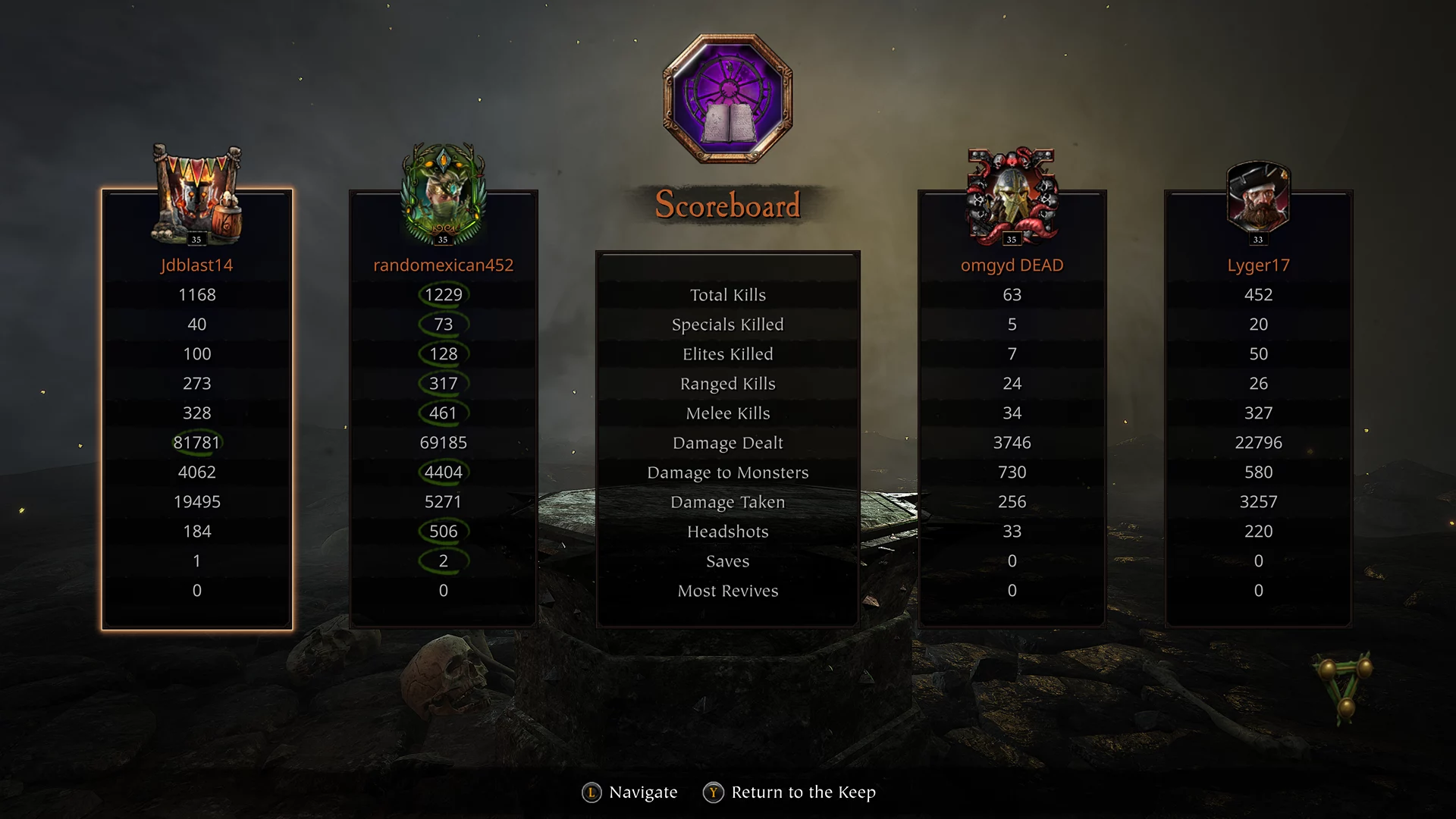The height and width of the screenshot is (819, 1456).
Task: Click the Jdblast14 player name
Action: click(x=196, y=265)
